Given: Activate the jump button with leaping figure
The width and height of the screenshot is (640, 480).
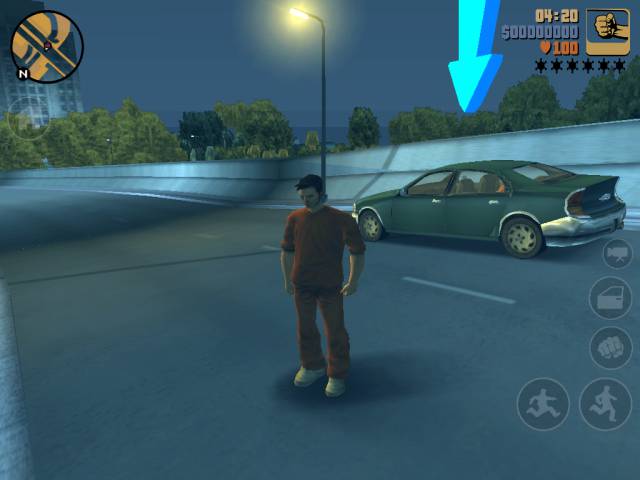Looking at the screenshot, I should 543,404.
